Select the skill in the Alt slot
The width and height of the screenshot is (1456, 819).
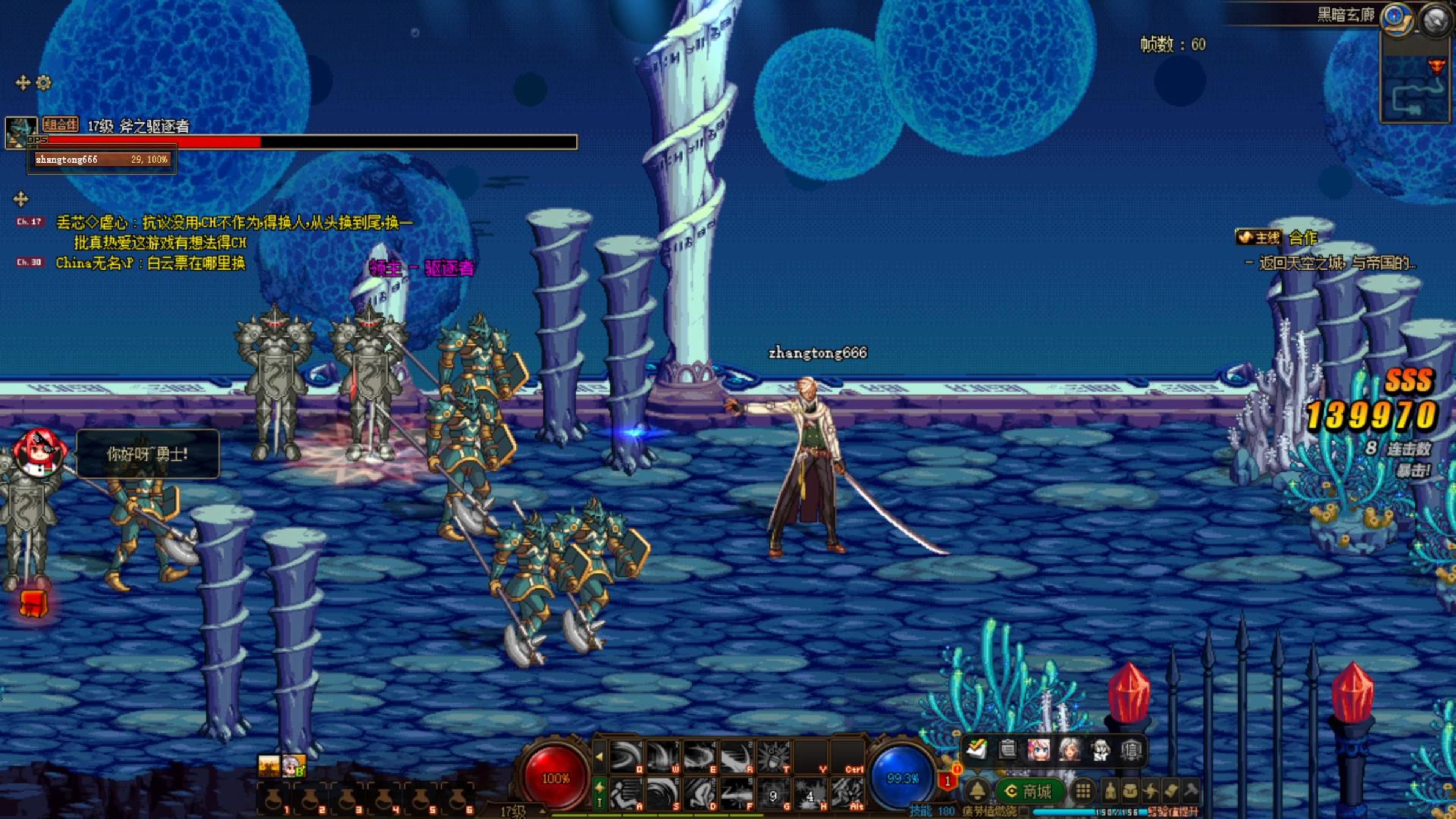847,793
